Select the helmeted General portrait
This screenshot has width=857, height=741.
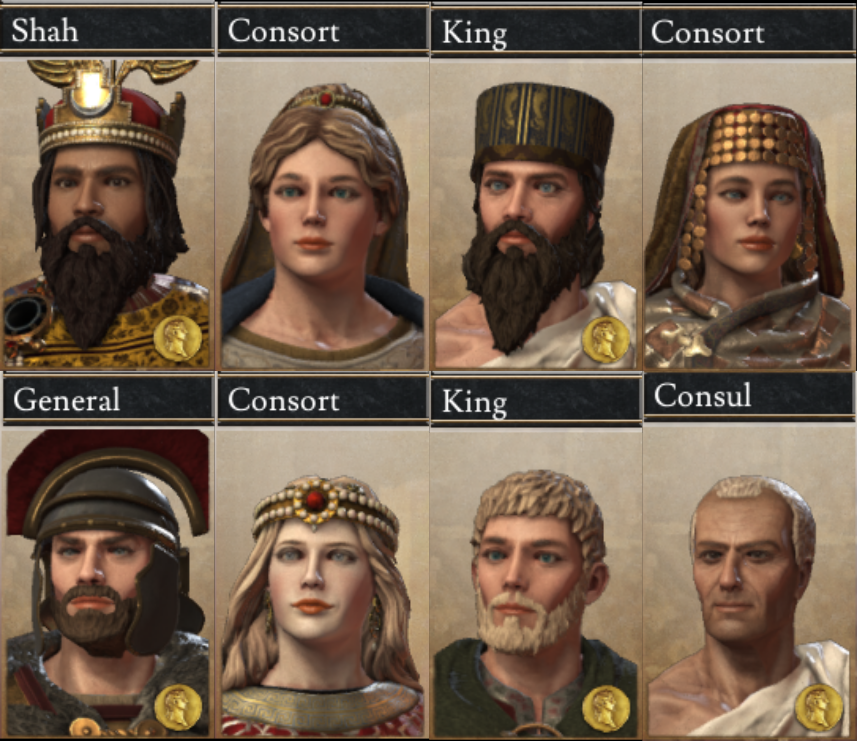[105, 580]
